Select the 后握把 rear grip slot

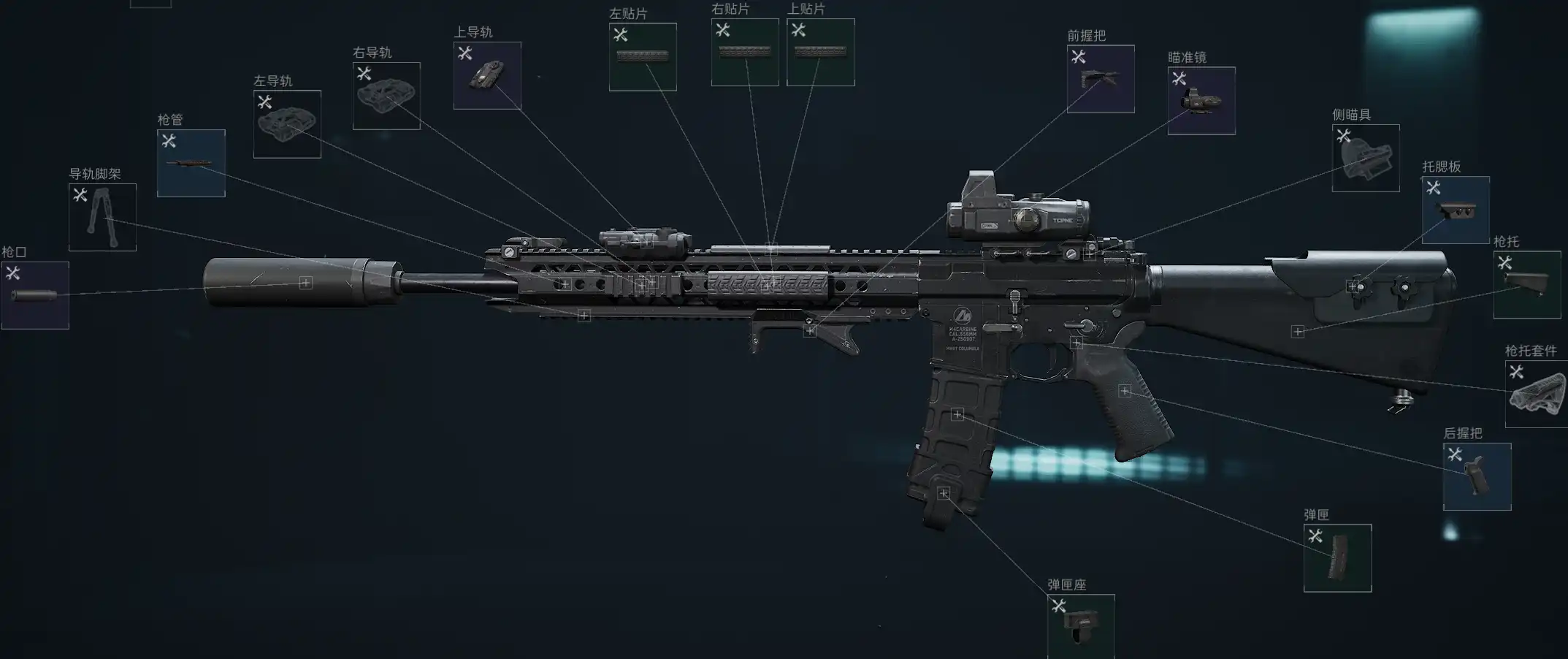pyautogui.click(x=1477, y=476)
